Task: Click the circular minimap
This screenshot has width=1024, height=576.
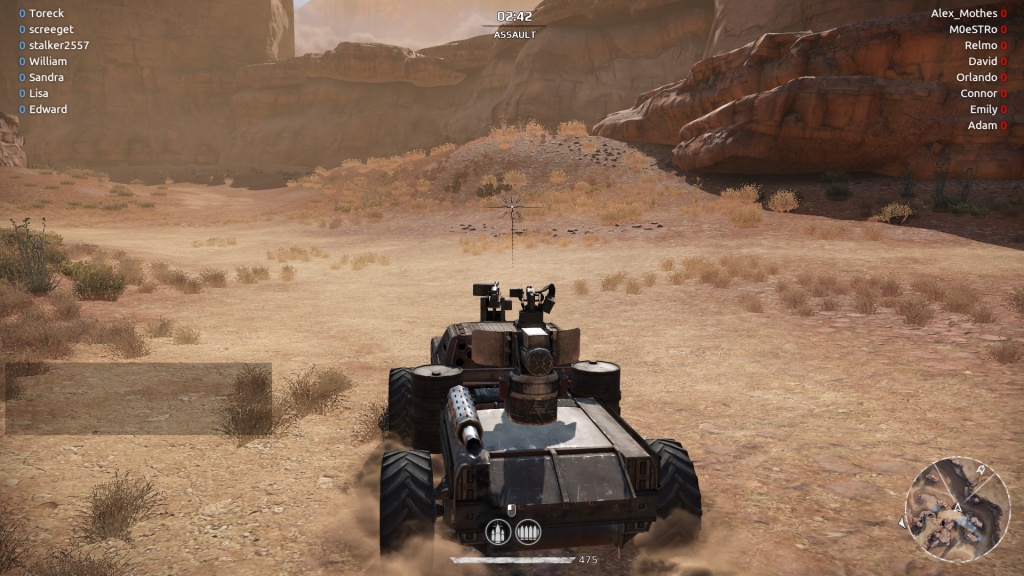Action: click(x=957, y=508)
